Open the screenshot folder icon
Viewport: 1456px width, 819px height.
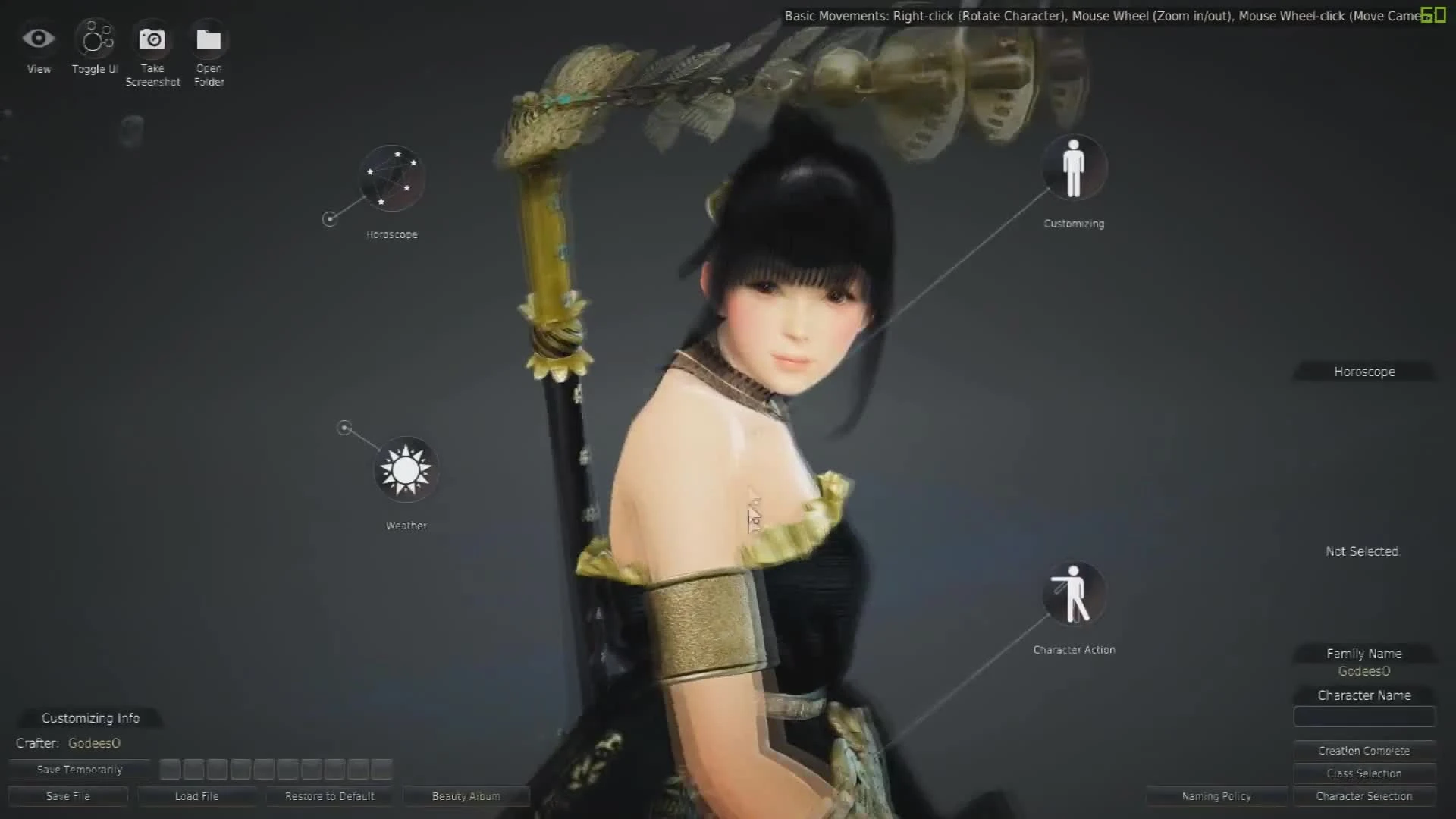point(209,39)
